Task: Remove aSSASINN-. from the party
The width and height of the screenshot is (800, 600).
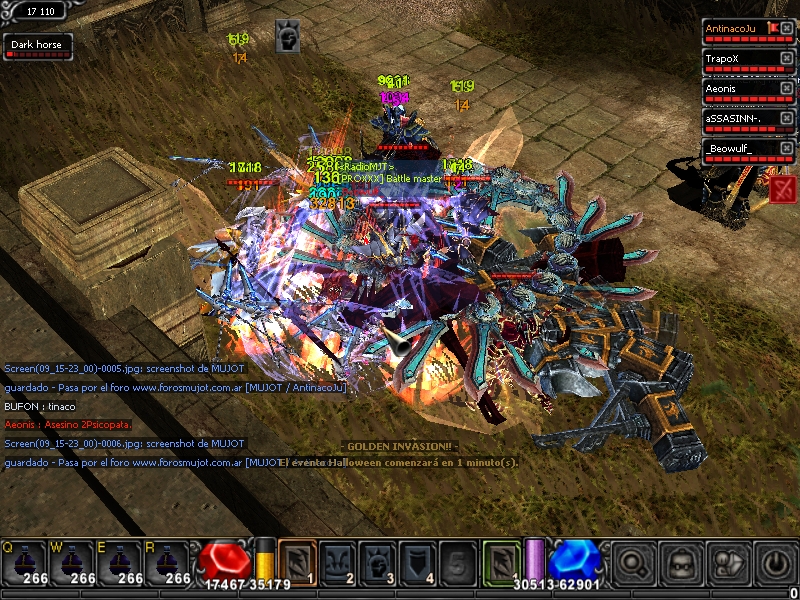Action: 787,119
